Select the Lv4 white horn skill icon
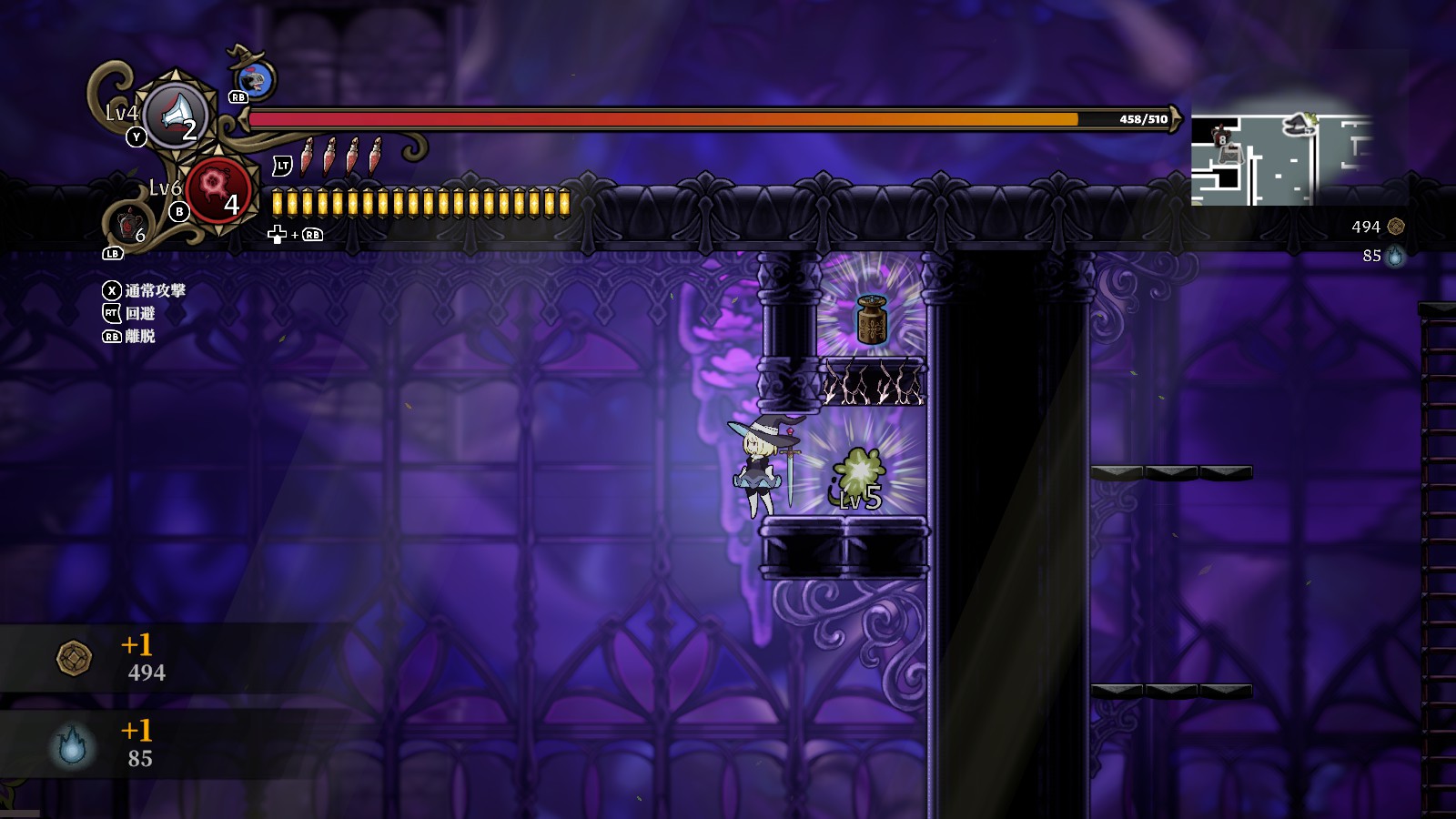 pyautogui.click(x=177, y=115)
